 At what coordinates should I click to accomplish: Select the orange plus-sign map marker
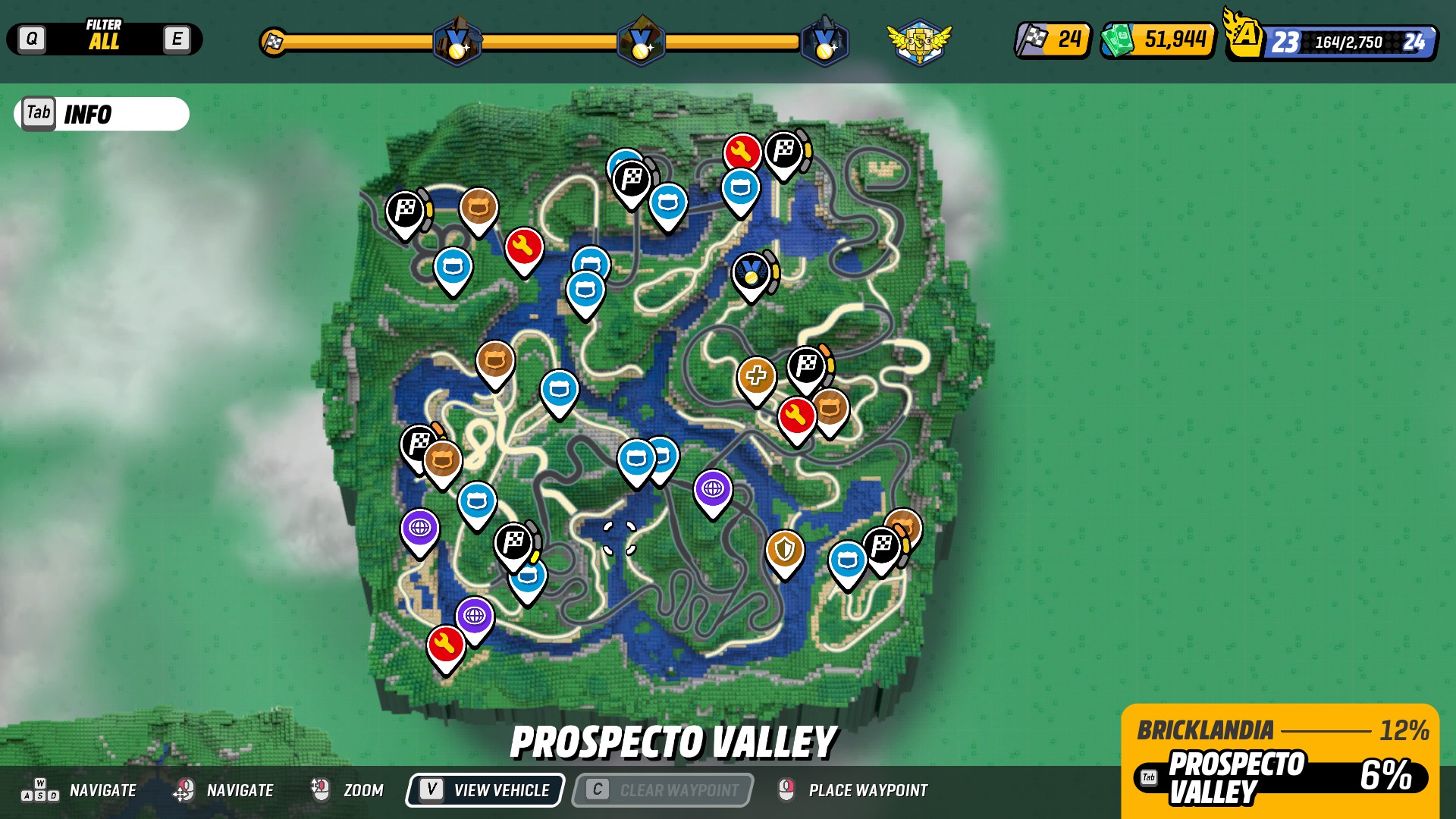coord(756,376)
